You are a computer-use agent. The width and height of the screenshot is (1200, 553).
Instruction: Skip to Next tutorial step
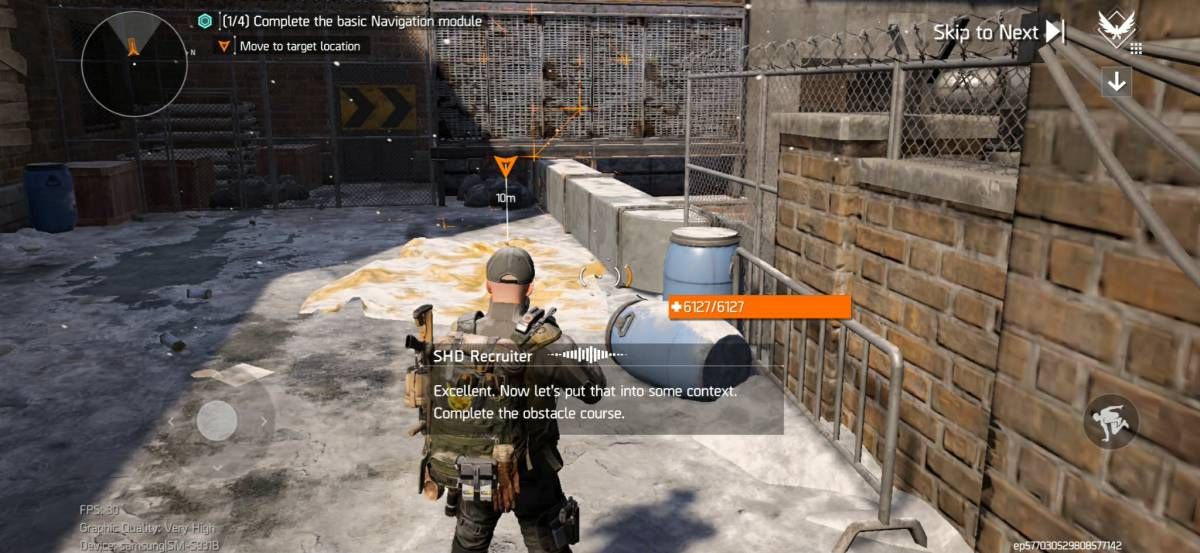coord(998,32)
